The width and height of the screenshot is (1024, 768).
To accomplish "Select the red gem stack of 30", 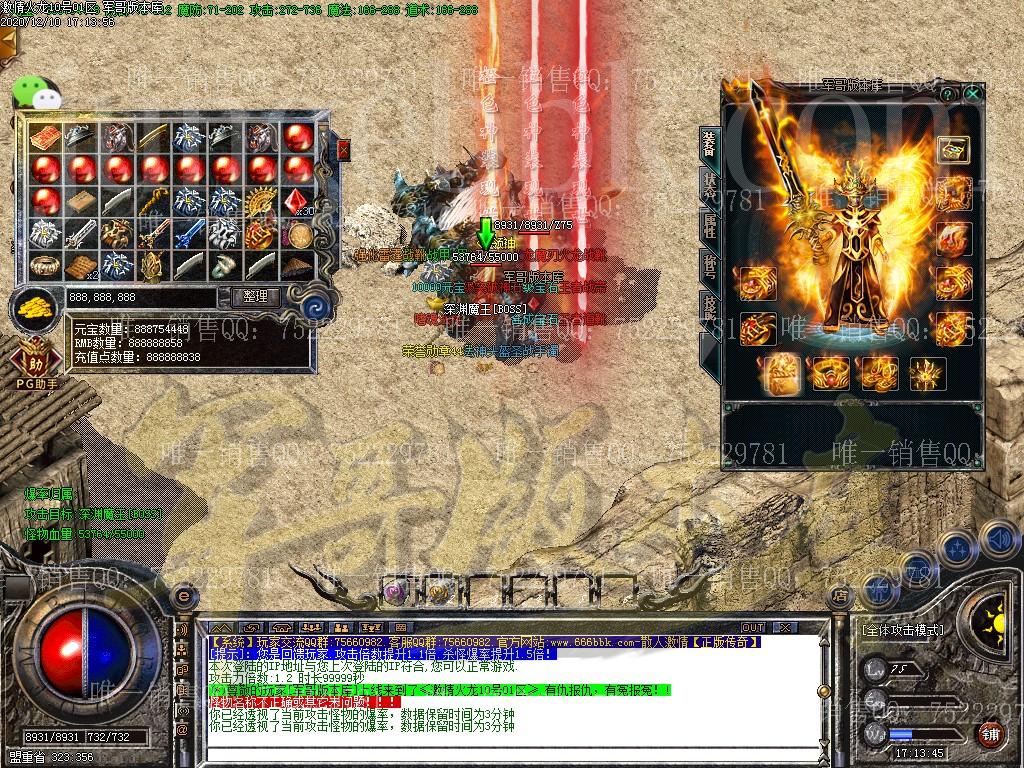I will tap(296, 203).
